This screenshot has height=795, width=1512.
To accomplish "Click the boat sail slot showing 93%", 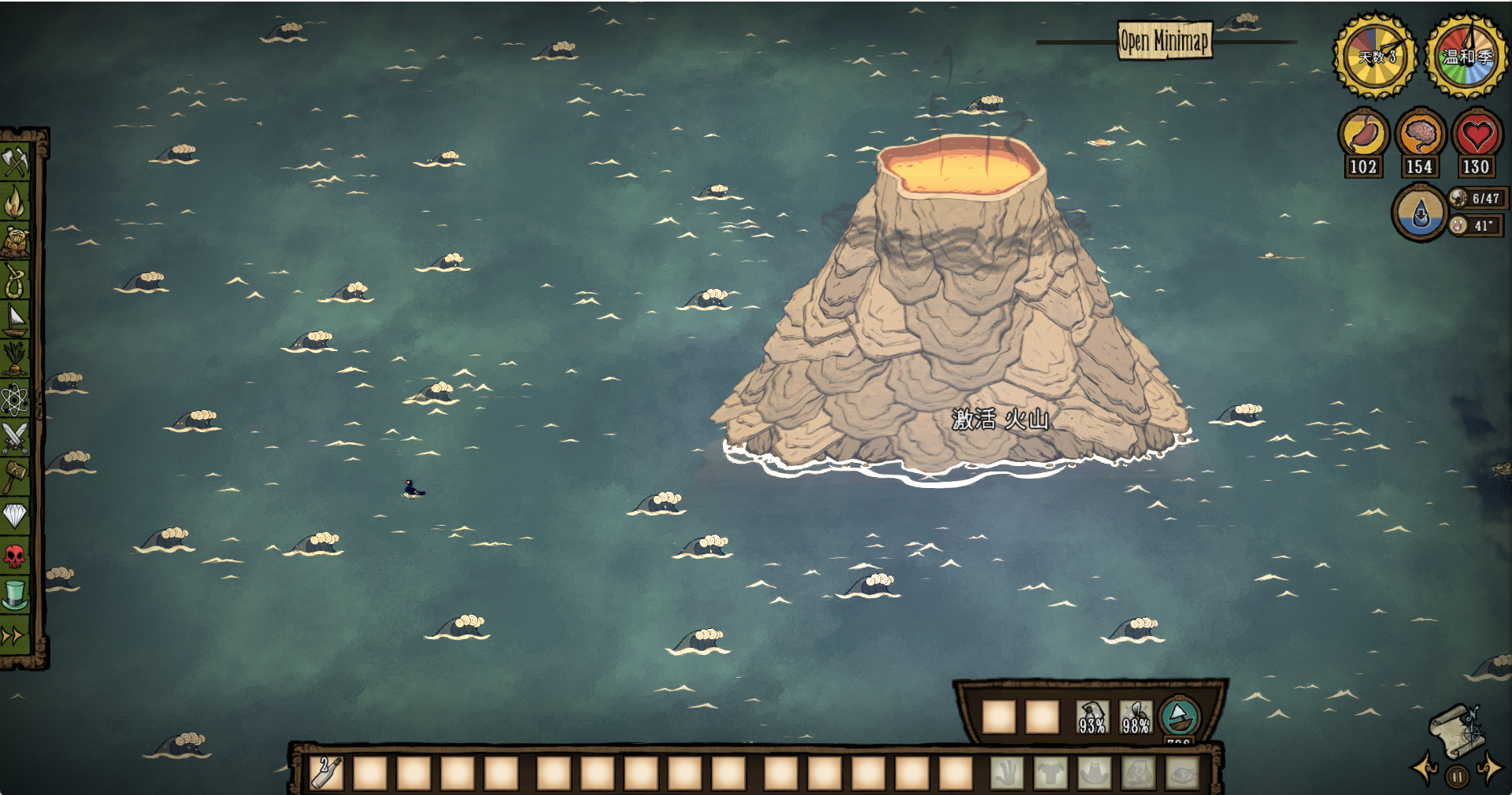I will (1091, 717).
